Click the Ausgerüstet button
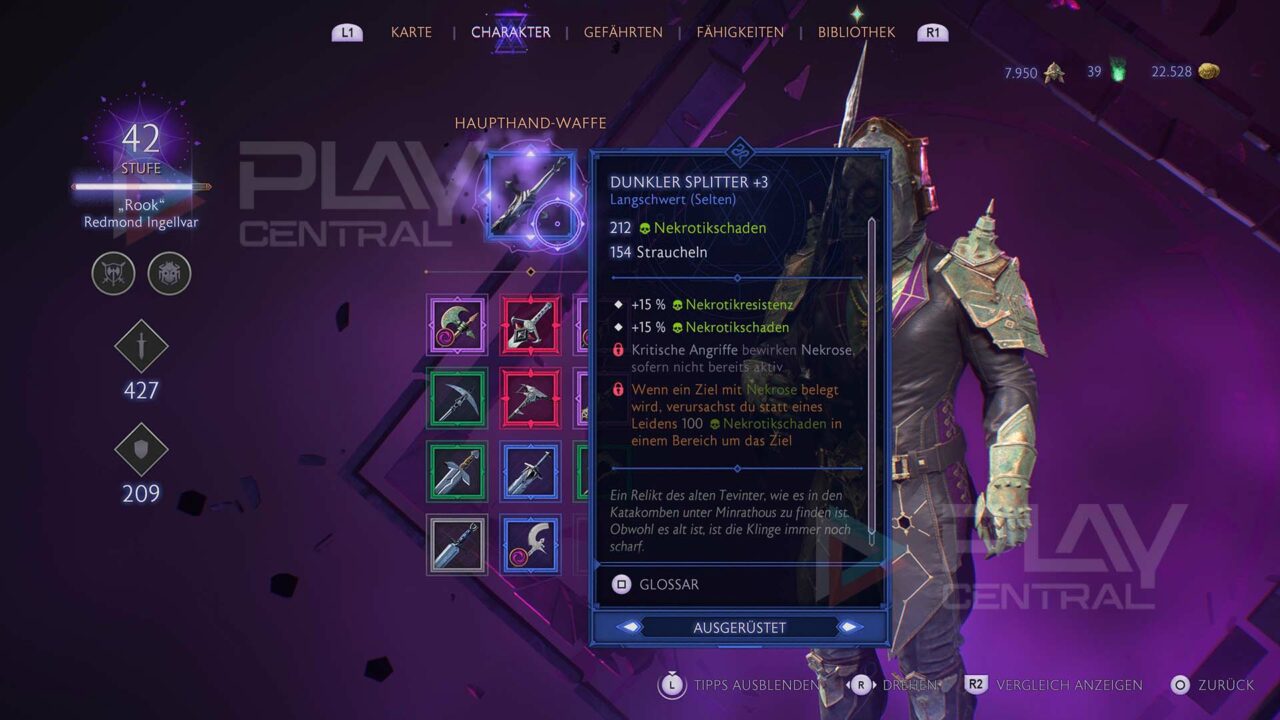Image resolution: width=1280 pixels, height=720 pixels. [x=739, y=628]
